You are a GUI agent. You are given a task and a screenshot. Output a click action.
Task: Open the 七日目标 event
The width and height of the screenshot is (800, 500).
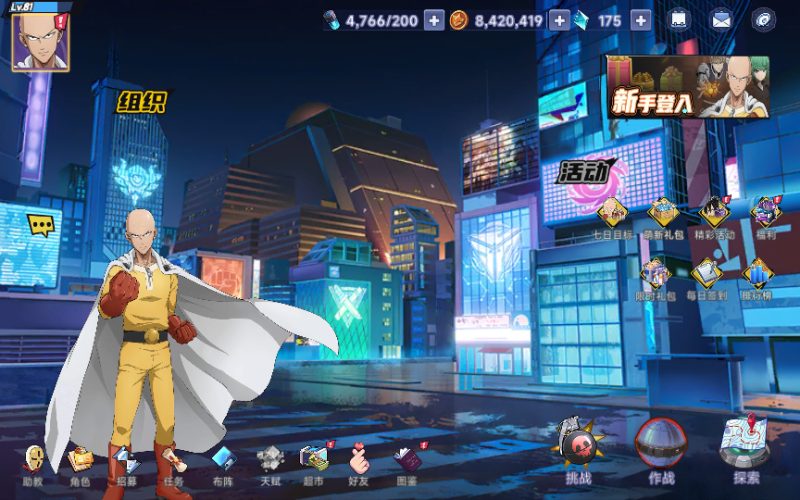[612, 214]
